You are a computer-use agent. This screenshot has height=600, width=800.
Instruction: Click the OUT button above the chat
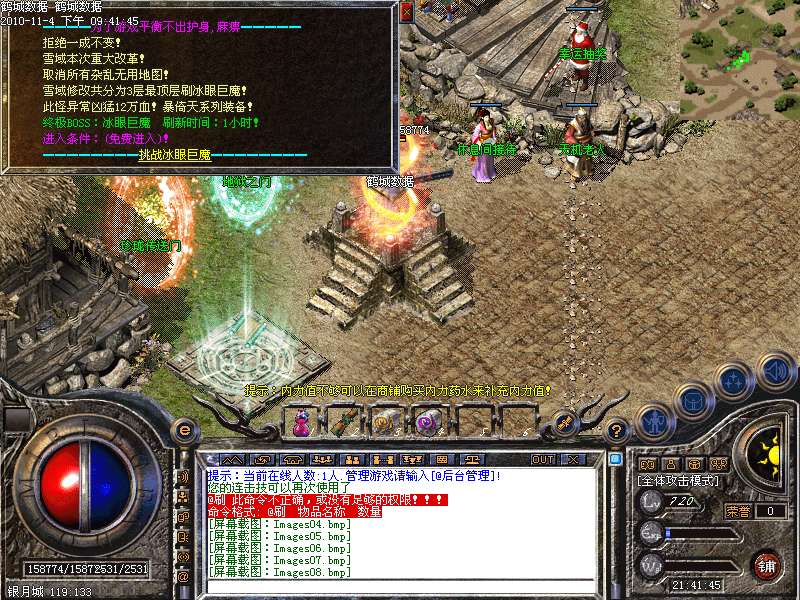[543, 459]
